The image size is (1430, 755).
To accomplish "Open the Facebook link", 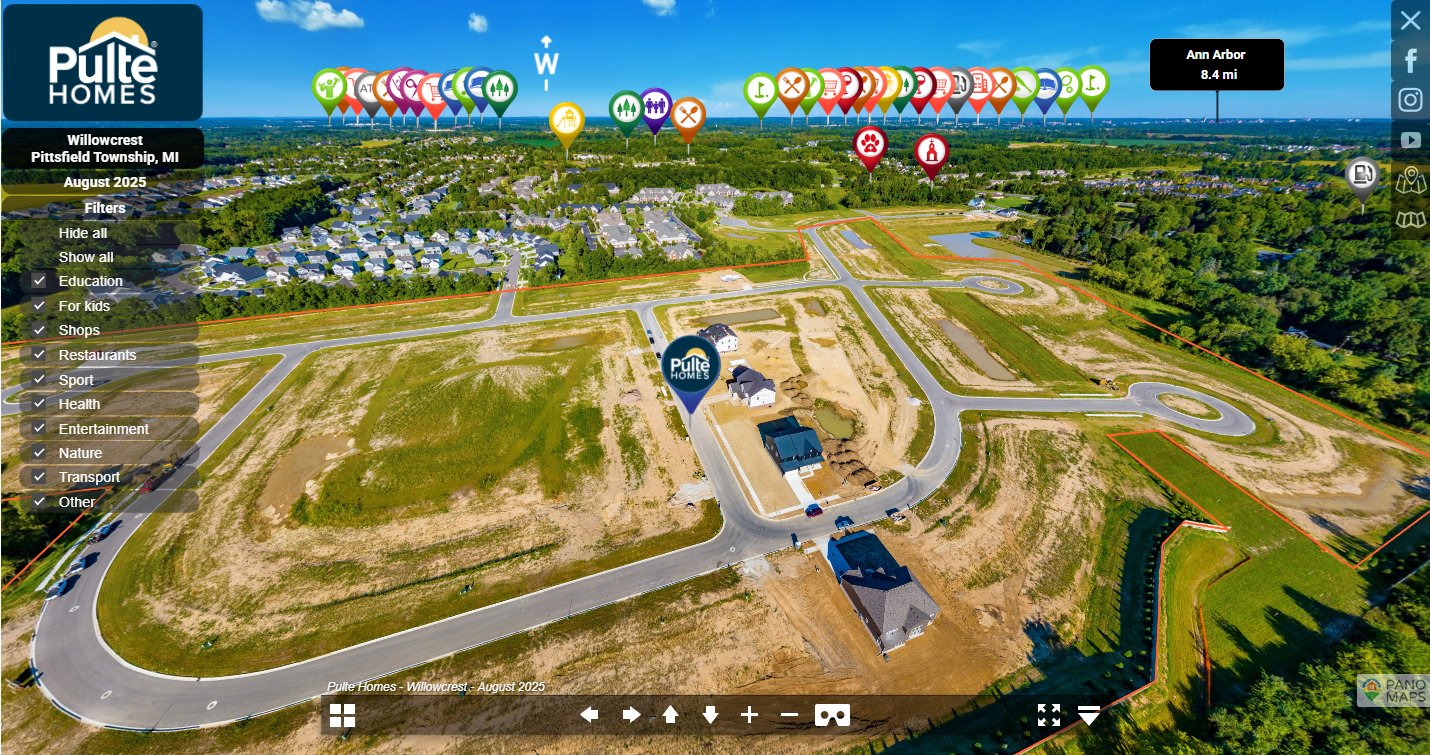I will click(1410, 61).
